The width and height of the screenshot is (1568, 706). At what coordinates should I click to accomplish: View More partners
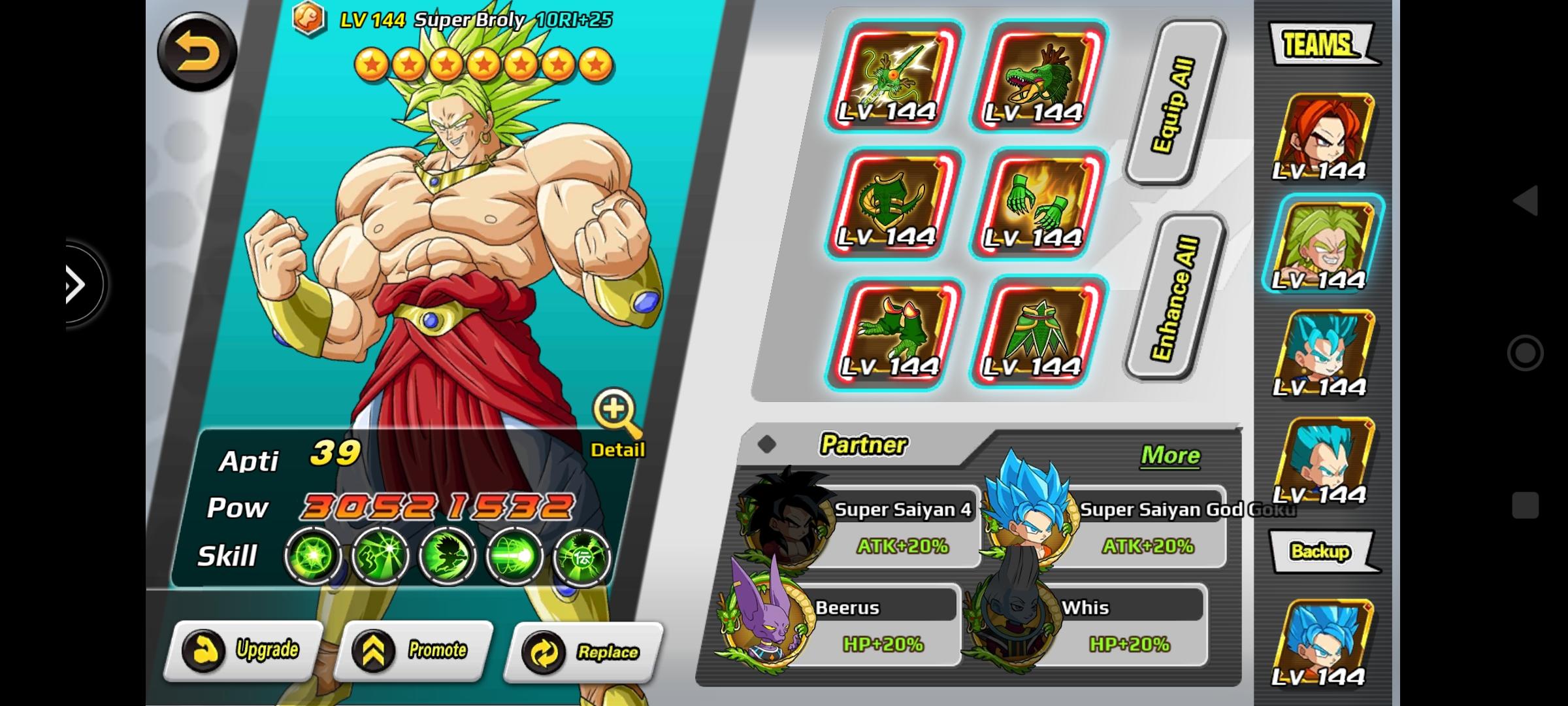1169,455
